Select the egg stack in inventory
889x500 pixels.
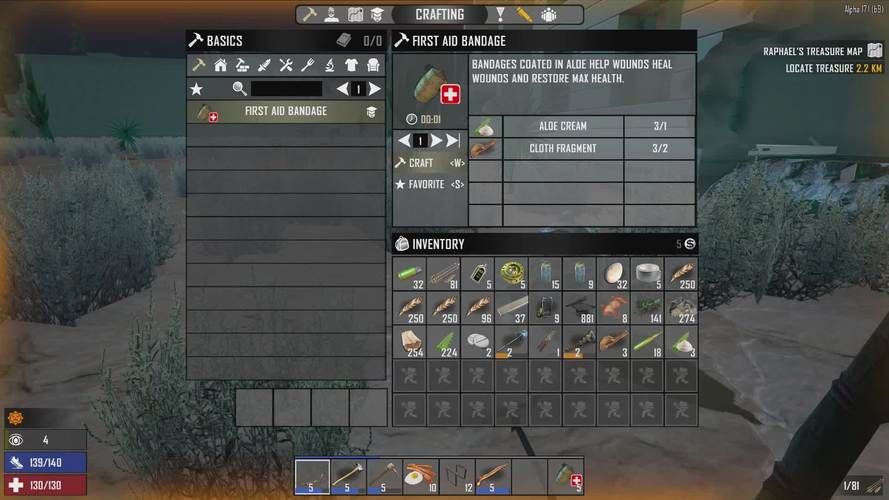pyautogui.click(x=614, y=272)
